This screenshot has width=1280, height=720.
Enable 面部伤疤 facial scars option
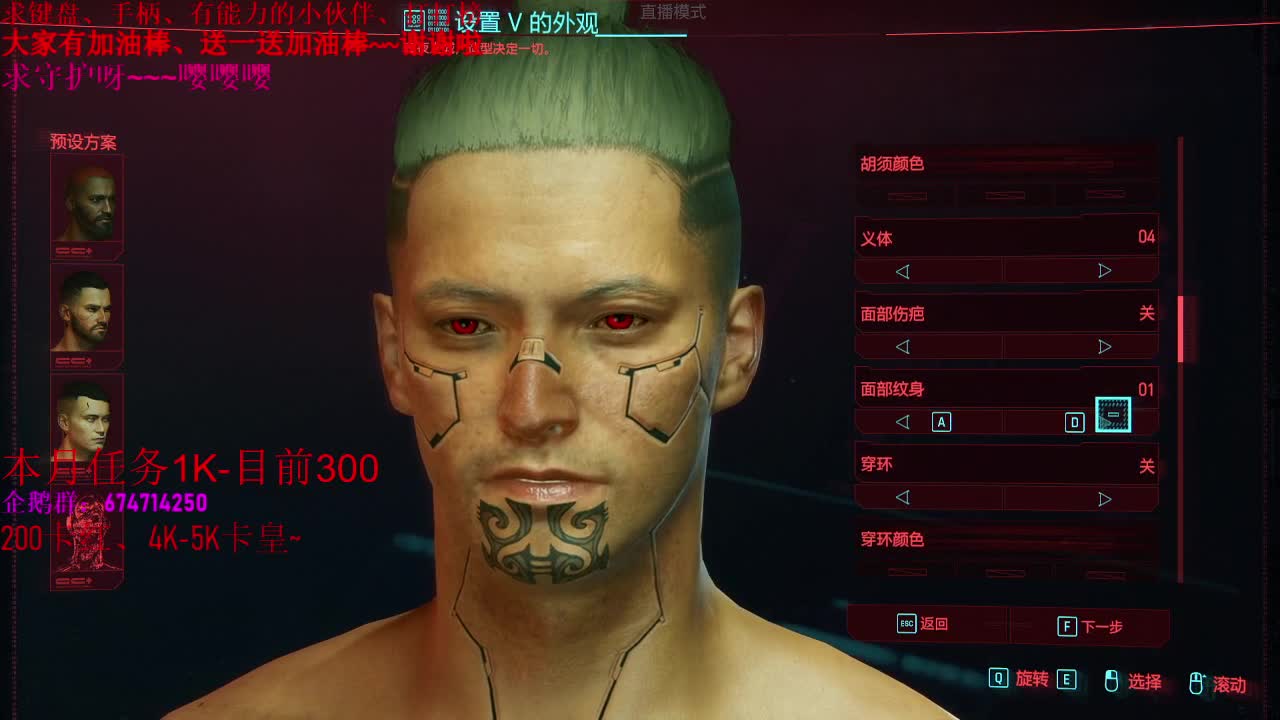pos(1104,346)
